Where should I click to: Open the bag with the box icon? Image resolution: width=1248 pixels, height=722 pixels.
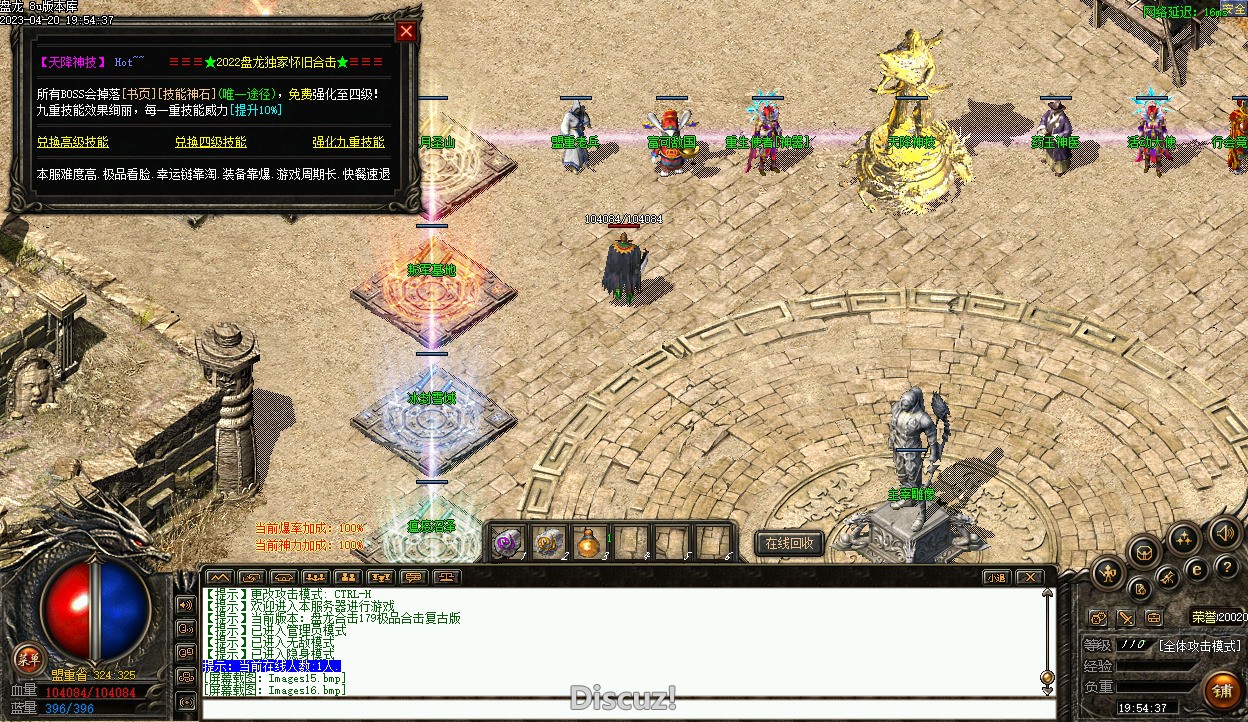(1144, 552)
